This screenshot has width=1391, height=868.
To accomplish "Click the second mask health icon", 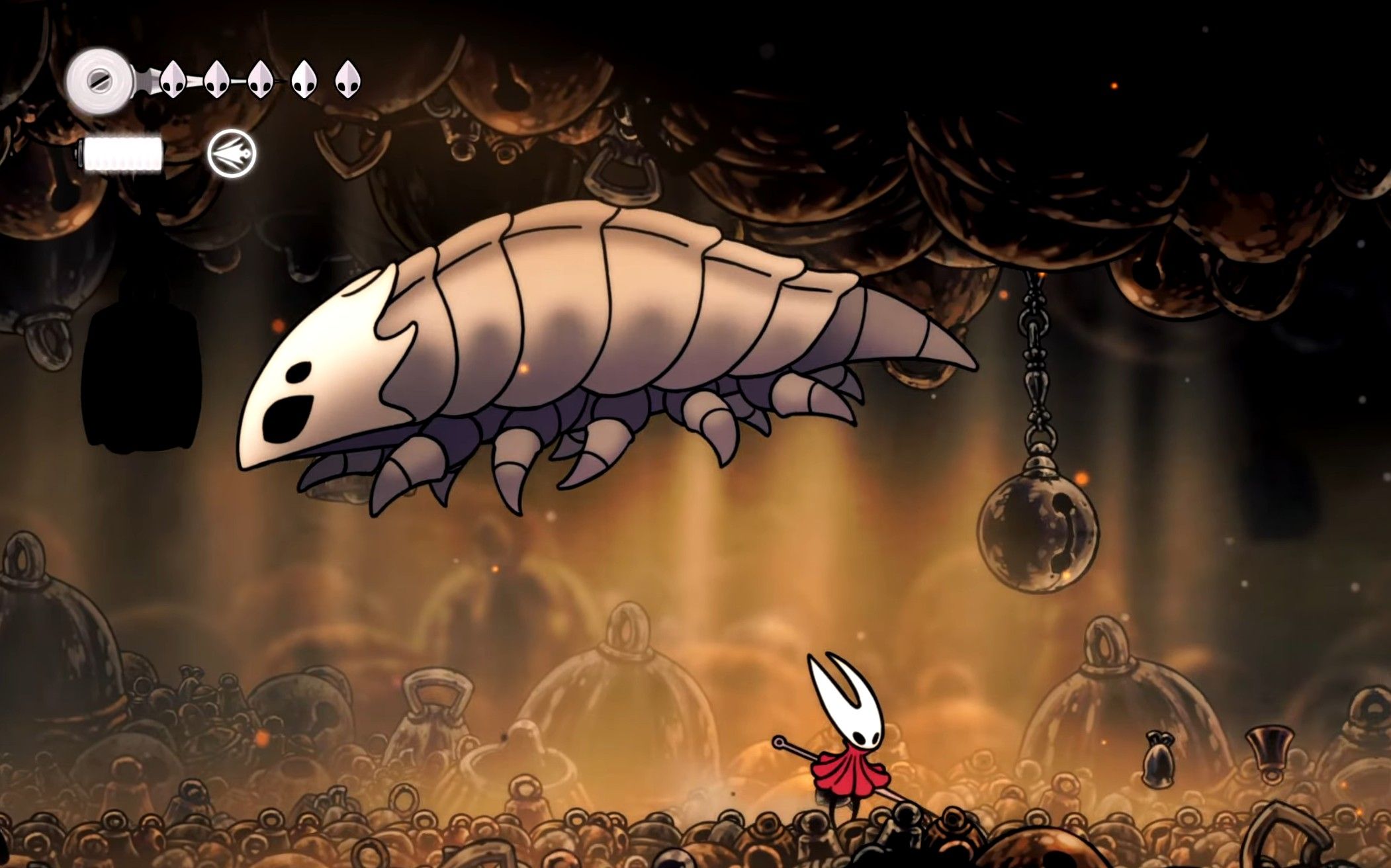I will click(x=215, y=81).
